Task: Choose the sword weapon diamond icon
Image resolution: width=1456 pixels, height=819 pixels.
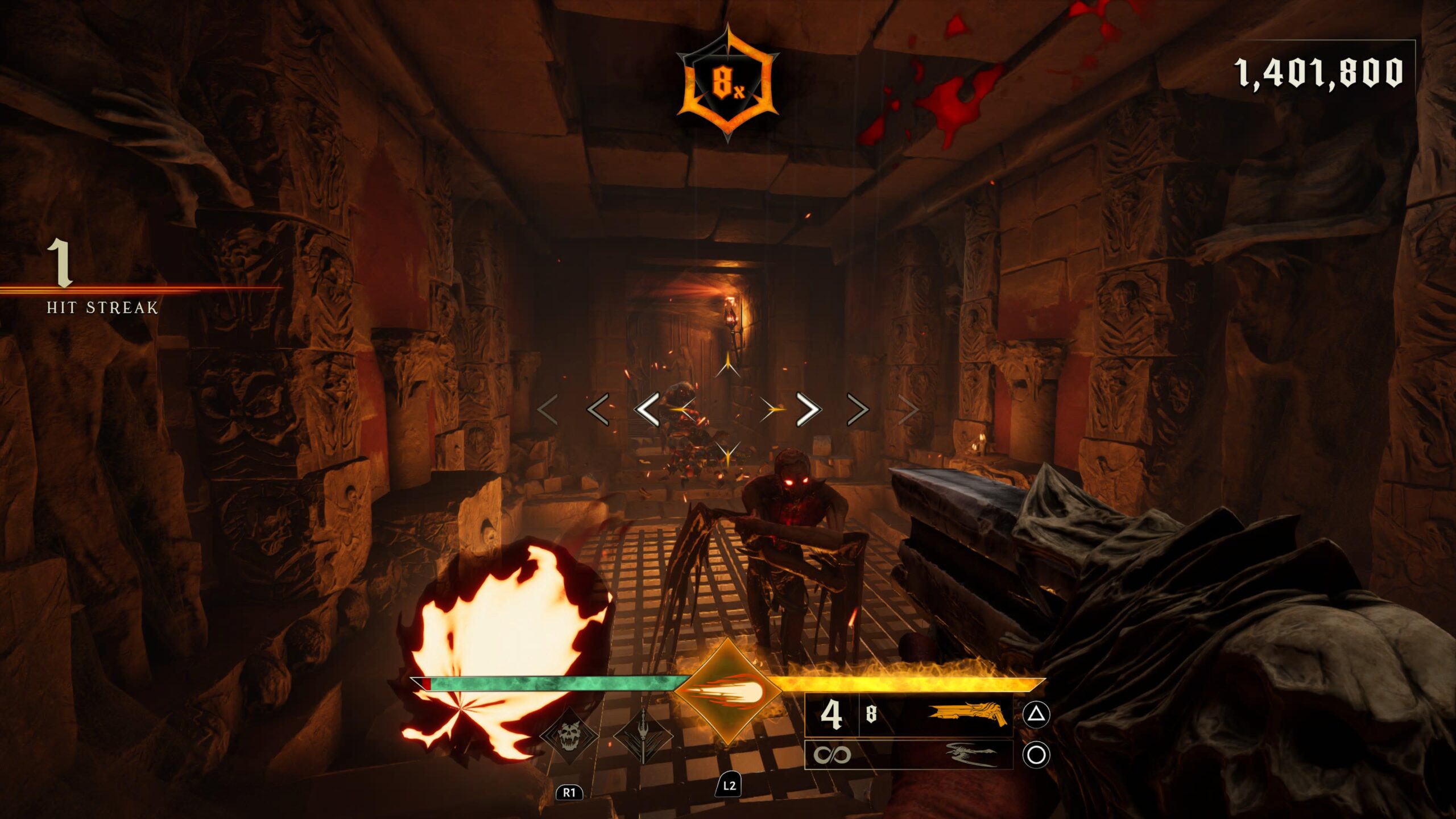Action: click(x=643, y=736)
